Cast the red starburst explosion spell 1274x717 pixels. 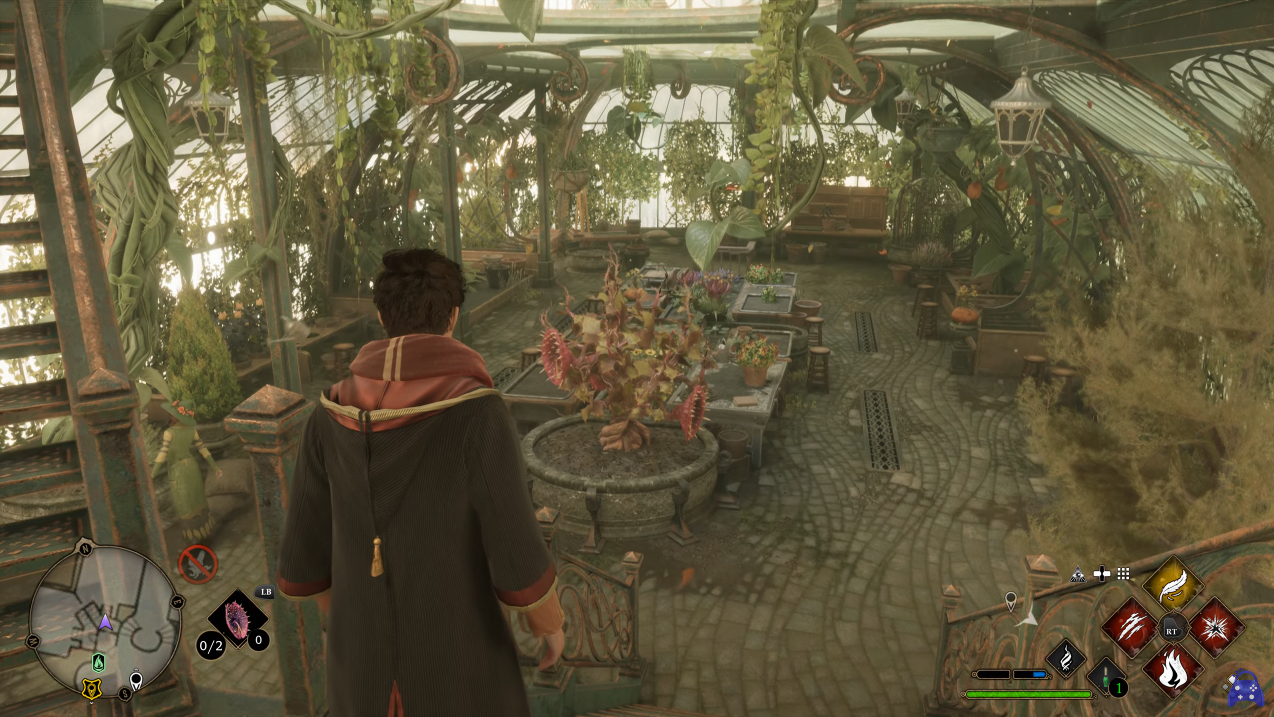pos(1216,627)
